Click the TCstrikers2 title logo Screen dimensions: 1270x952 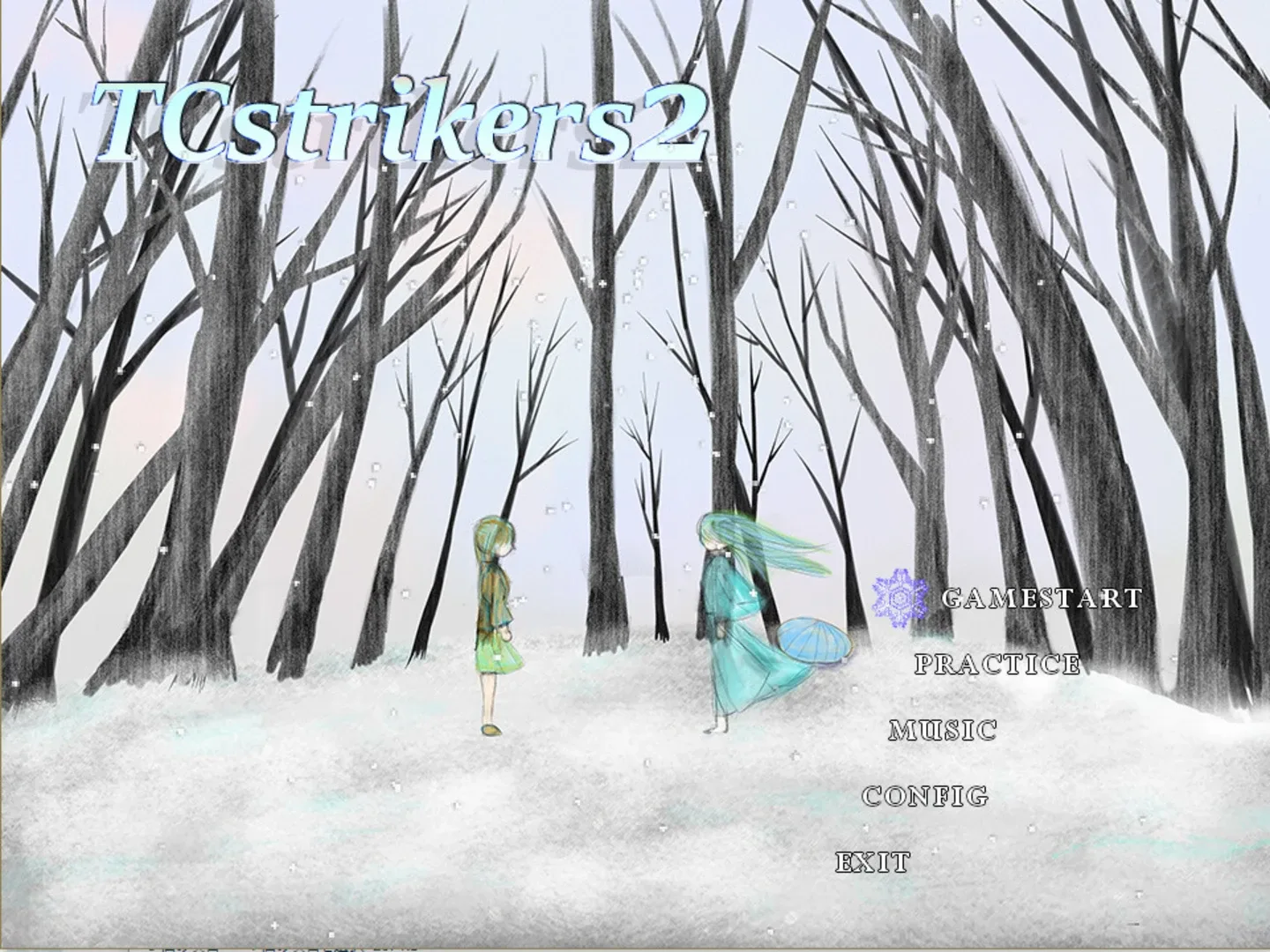click(397, 123)
